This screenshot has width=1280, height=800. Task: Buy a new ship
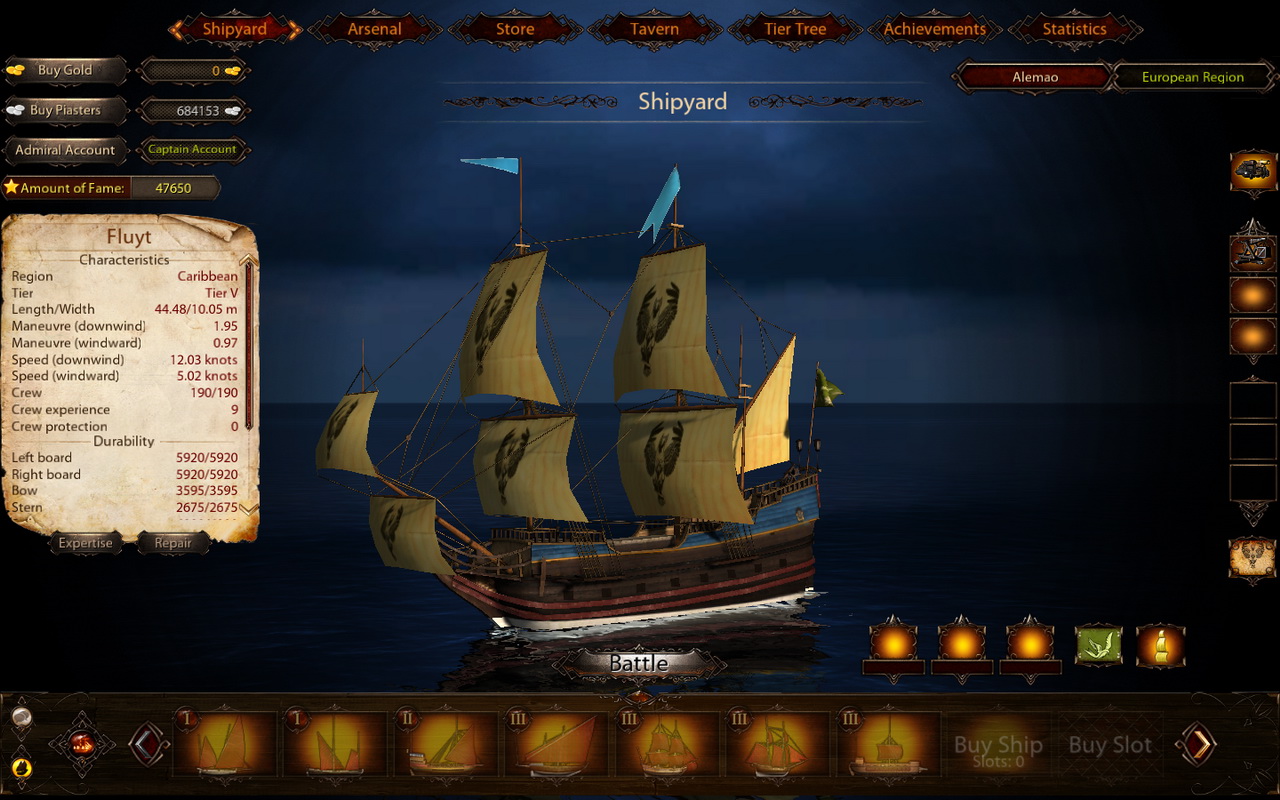pos(998,746)
